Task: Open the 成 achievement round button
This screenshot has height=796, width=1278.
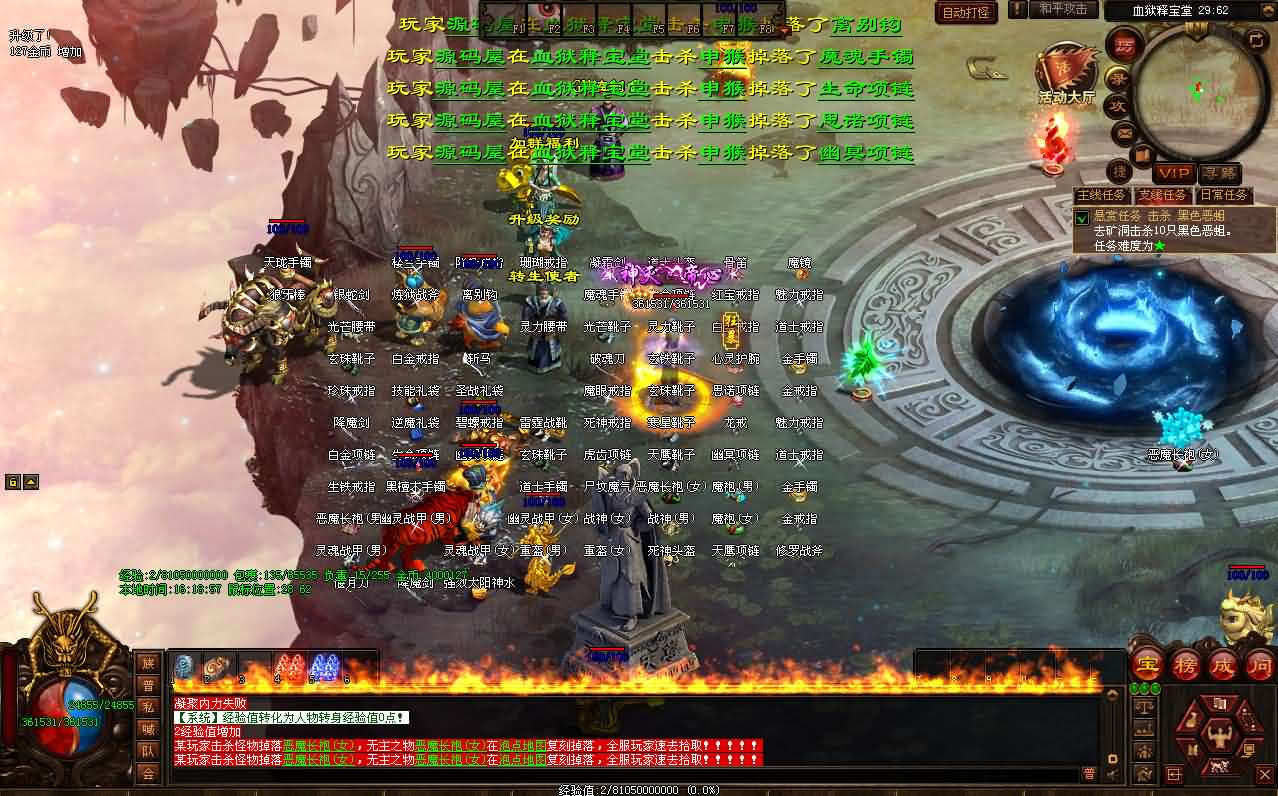Action: [1223, 664]
